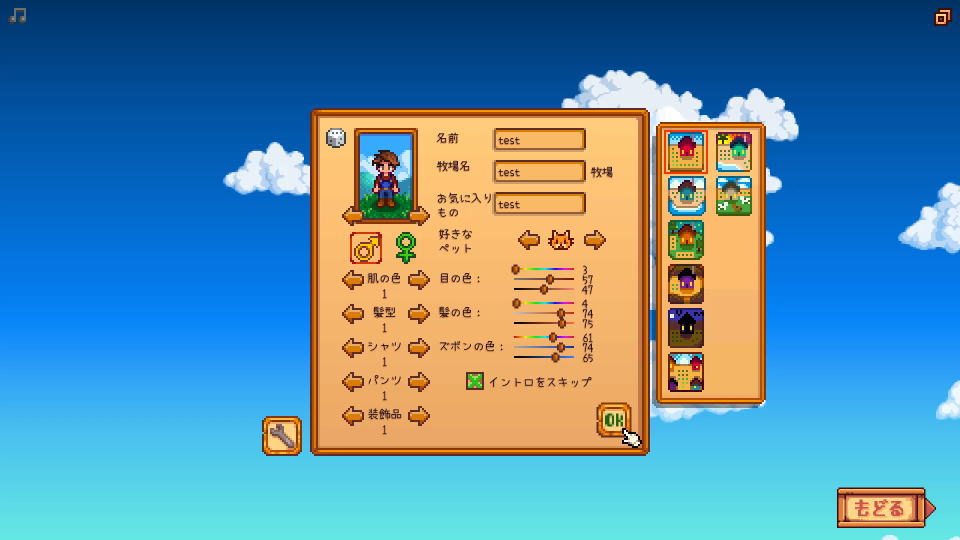Advance 肌の色 skin color with right arrow
Viewport: 960px width, 540px height.
[x=419, y=280]
